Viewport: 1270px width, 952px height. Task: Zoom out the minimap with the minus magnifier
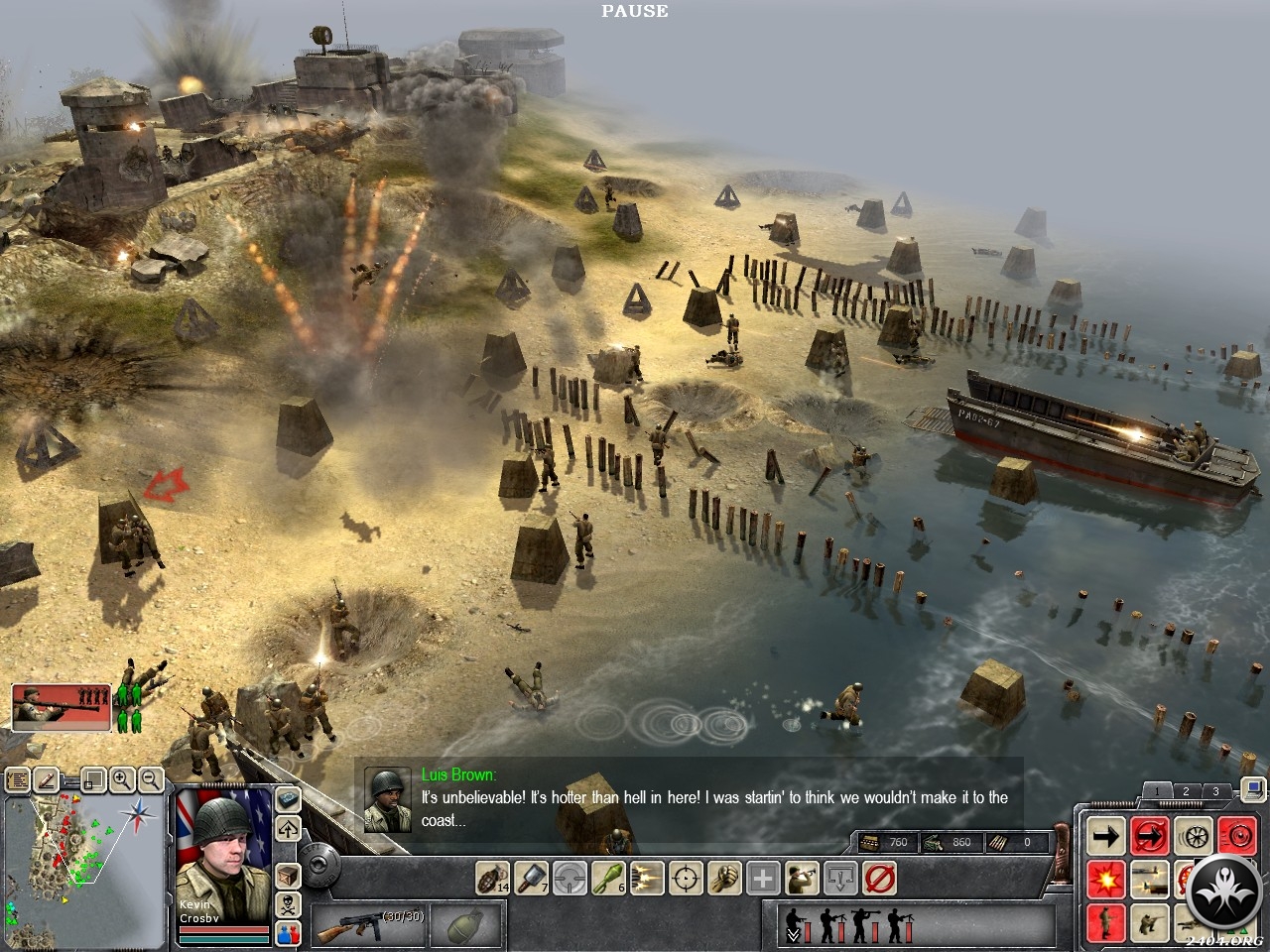151,779
